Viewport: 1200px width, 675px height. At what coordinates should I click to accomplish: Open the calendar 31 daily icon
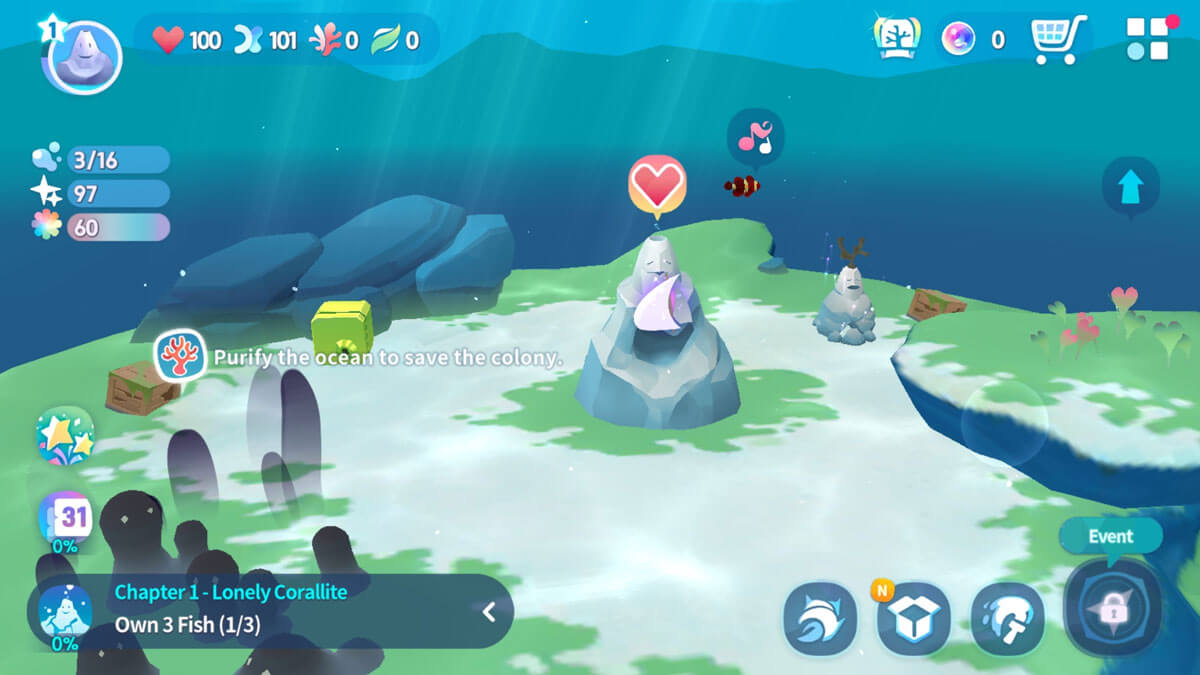pos(66,518)
